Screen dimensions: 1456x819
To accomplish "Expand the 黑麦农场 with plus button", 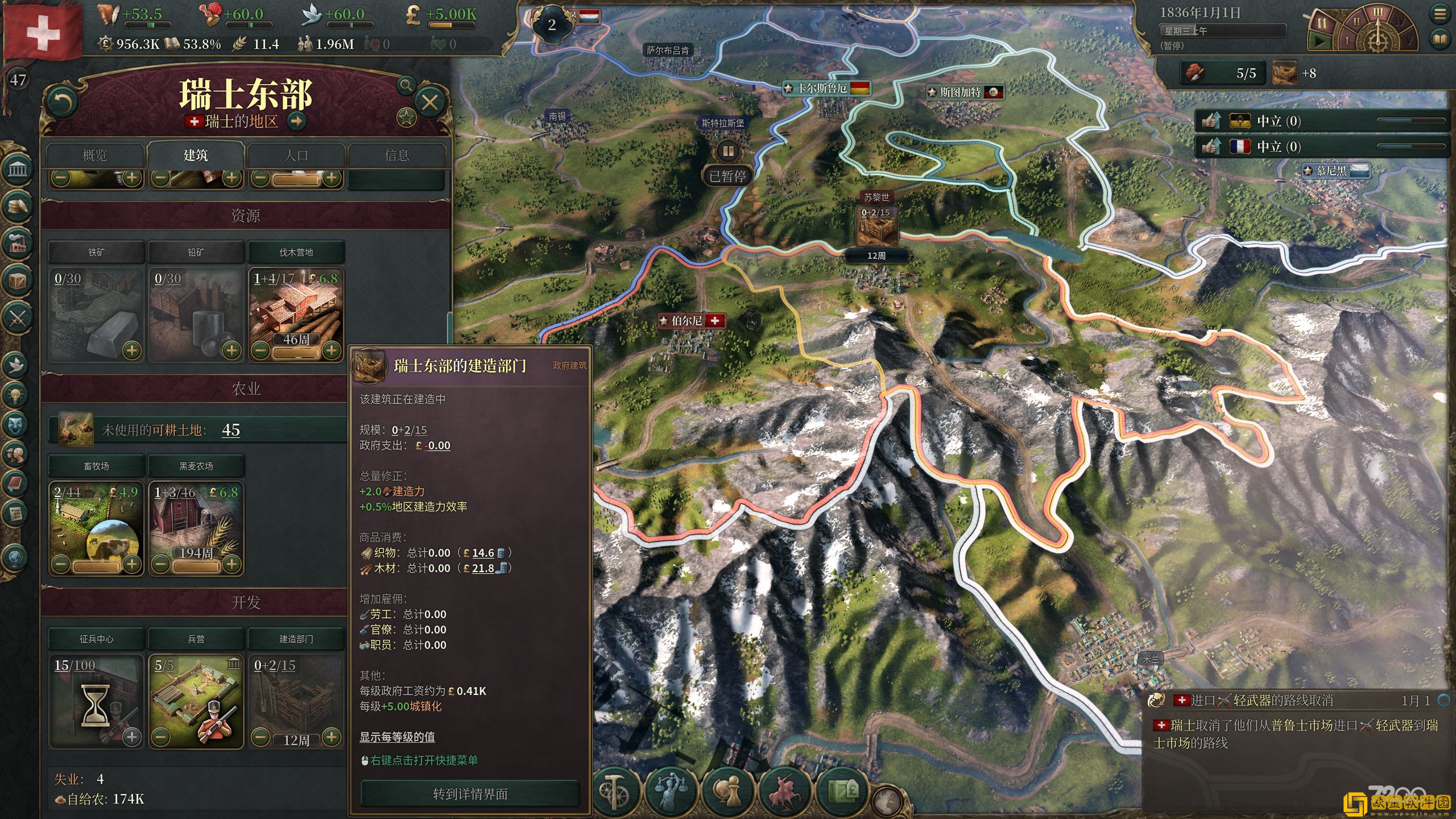I will coord(231,564).
